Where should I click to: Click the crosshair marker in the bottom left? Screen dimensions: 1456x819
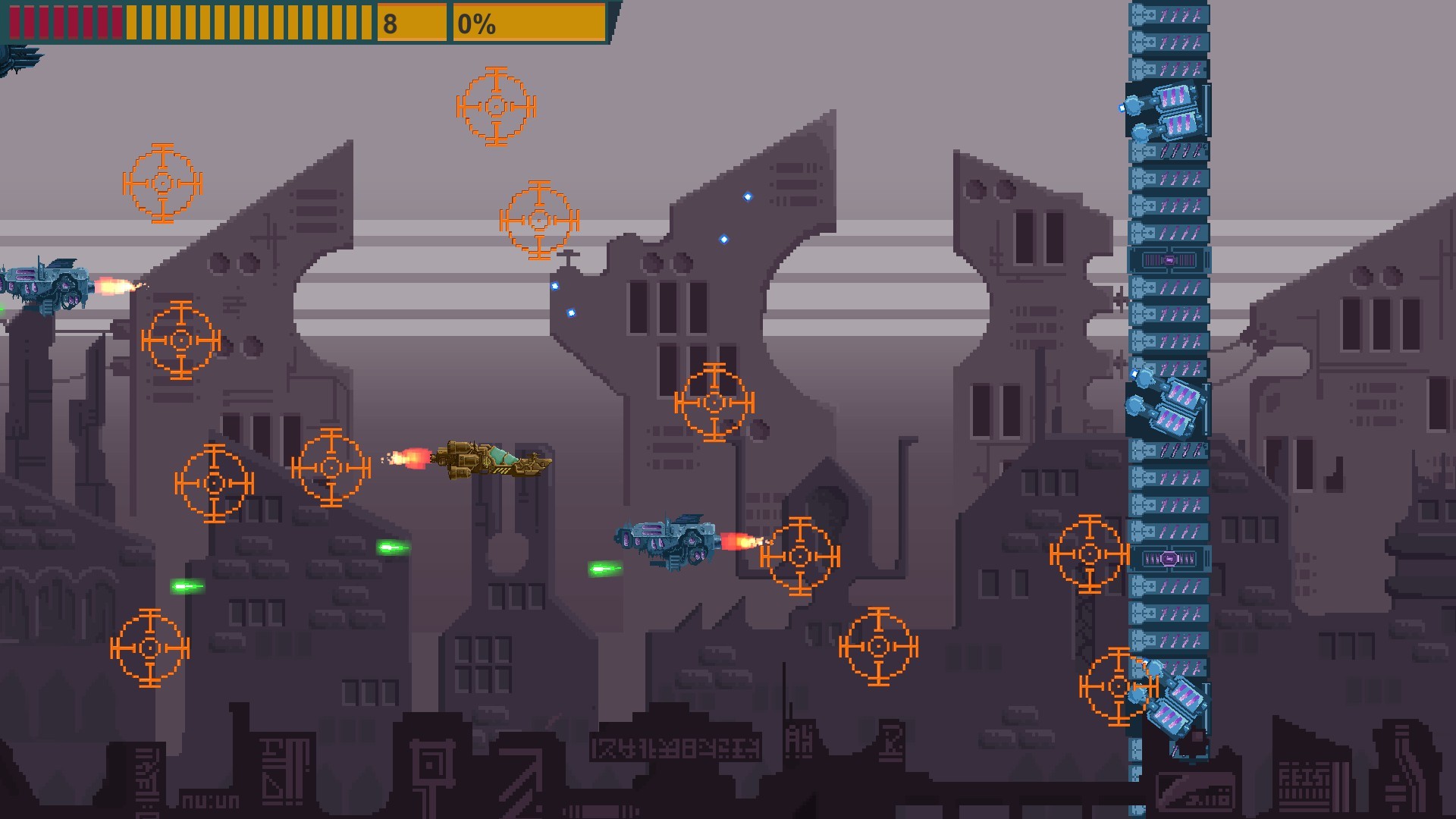[149, 648]
